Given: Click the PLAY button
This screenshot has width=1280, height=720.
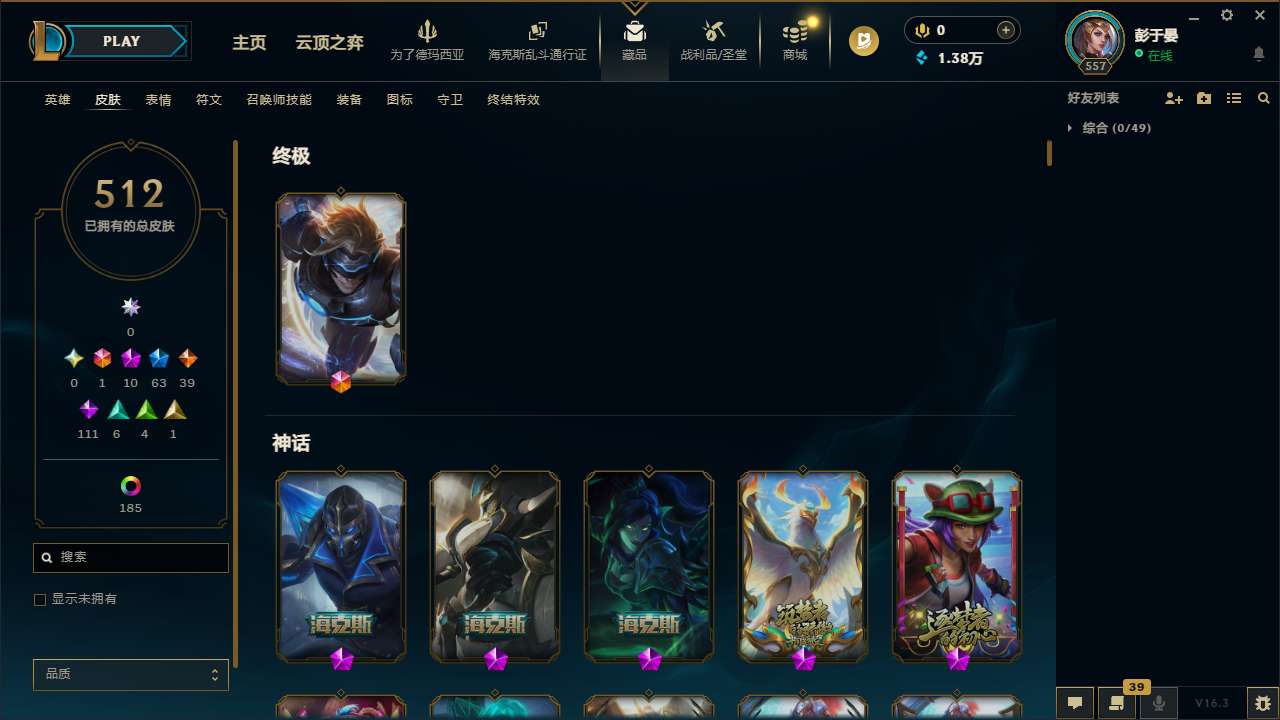Looking at the screenshot, I should coord(121,41).
